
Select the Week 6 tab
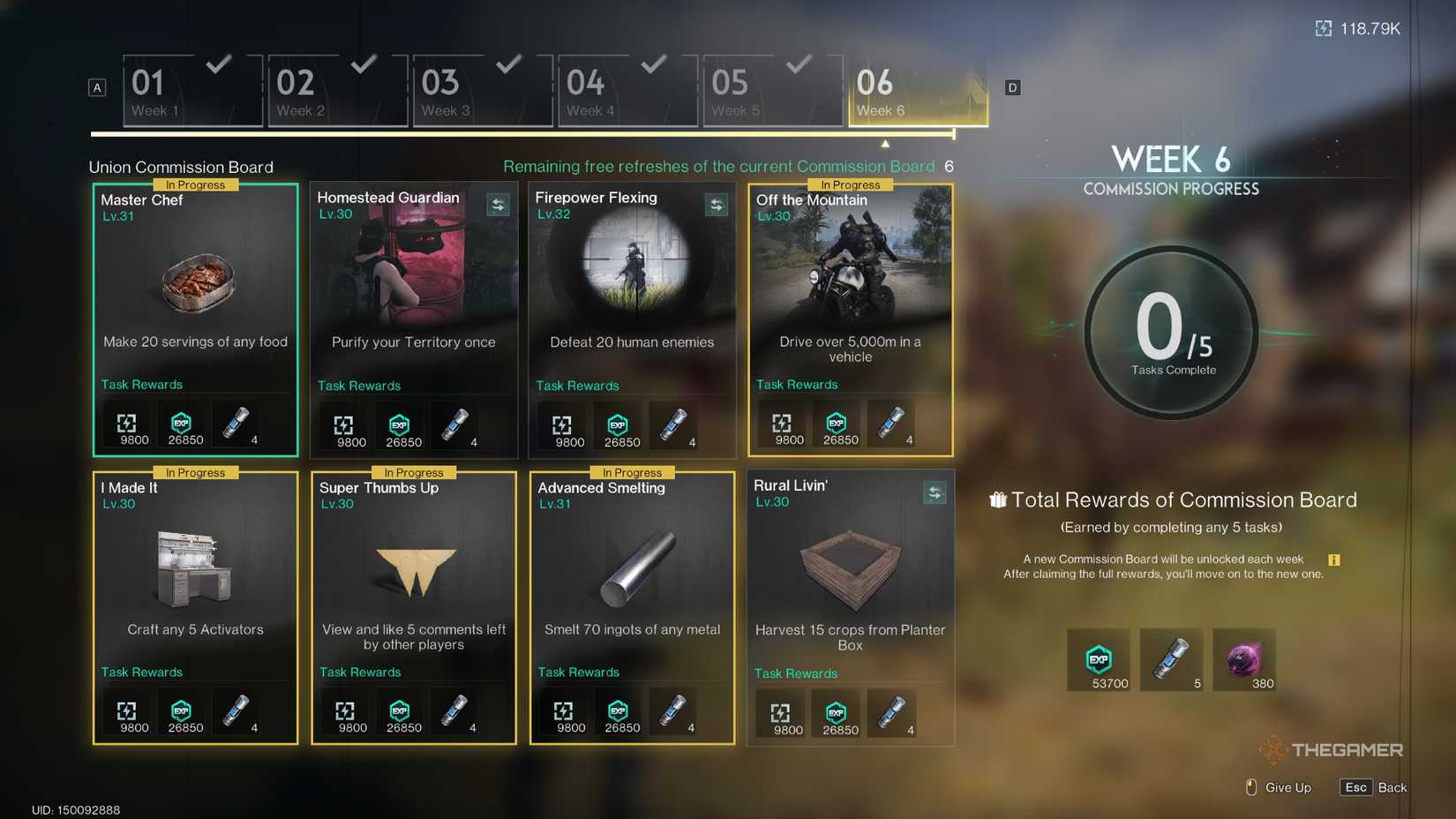tap(918, 92)
